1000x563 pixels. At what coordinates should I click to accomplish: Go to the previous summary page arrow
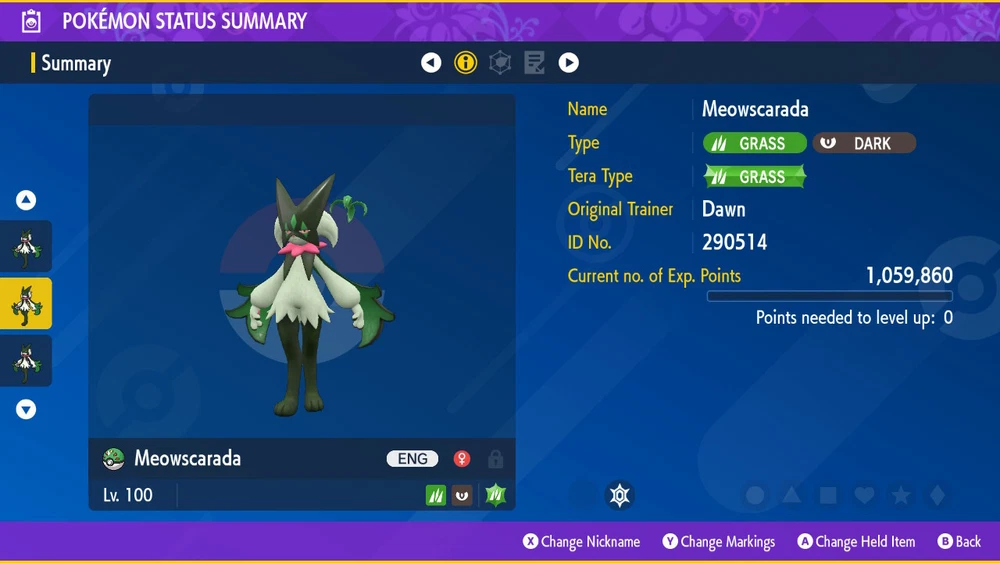431,63
